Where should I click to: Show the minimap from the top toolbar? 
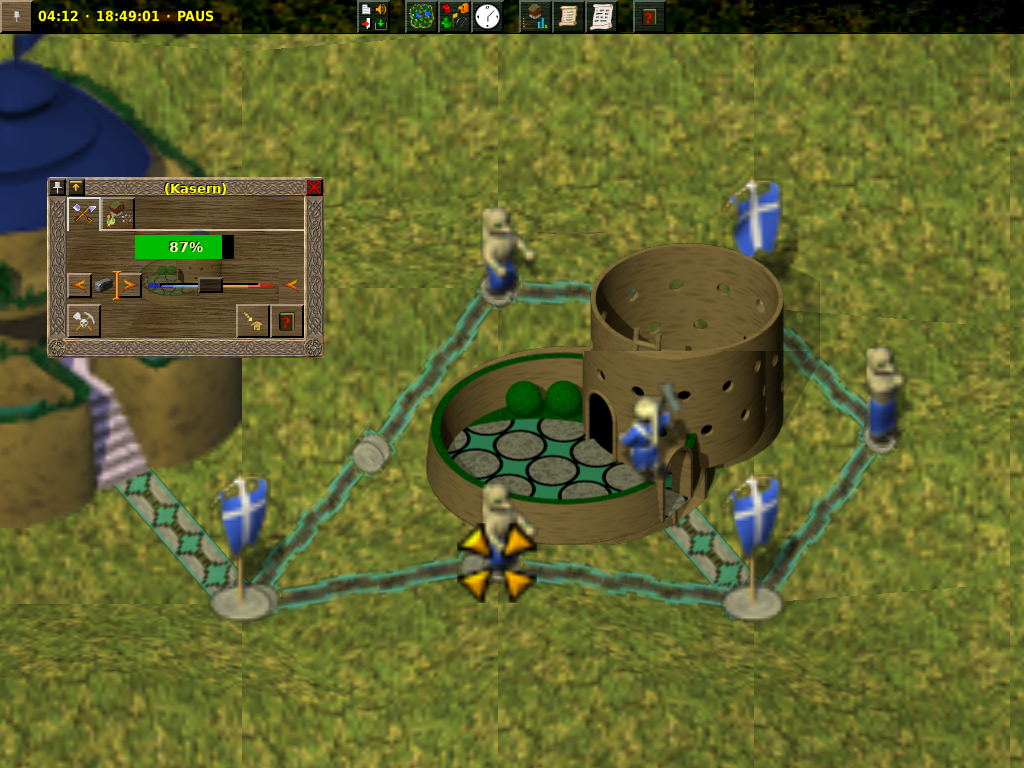pos(421,16)
